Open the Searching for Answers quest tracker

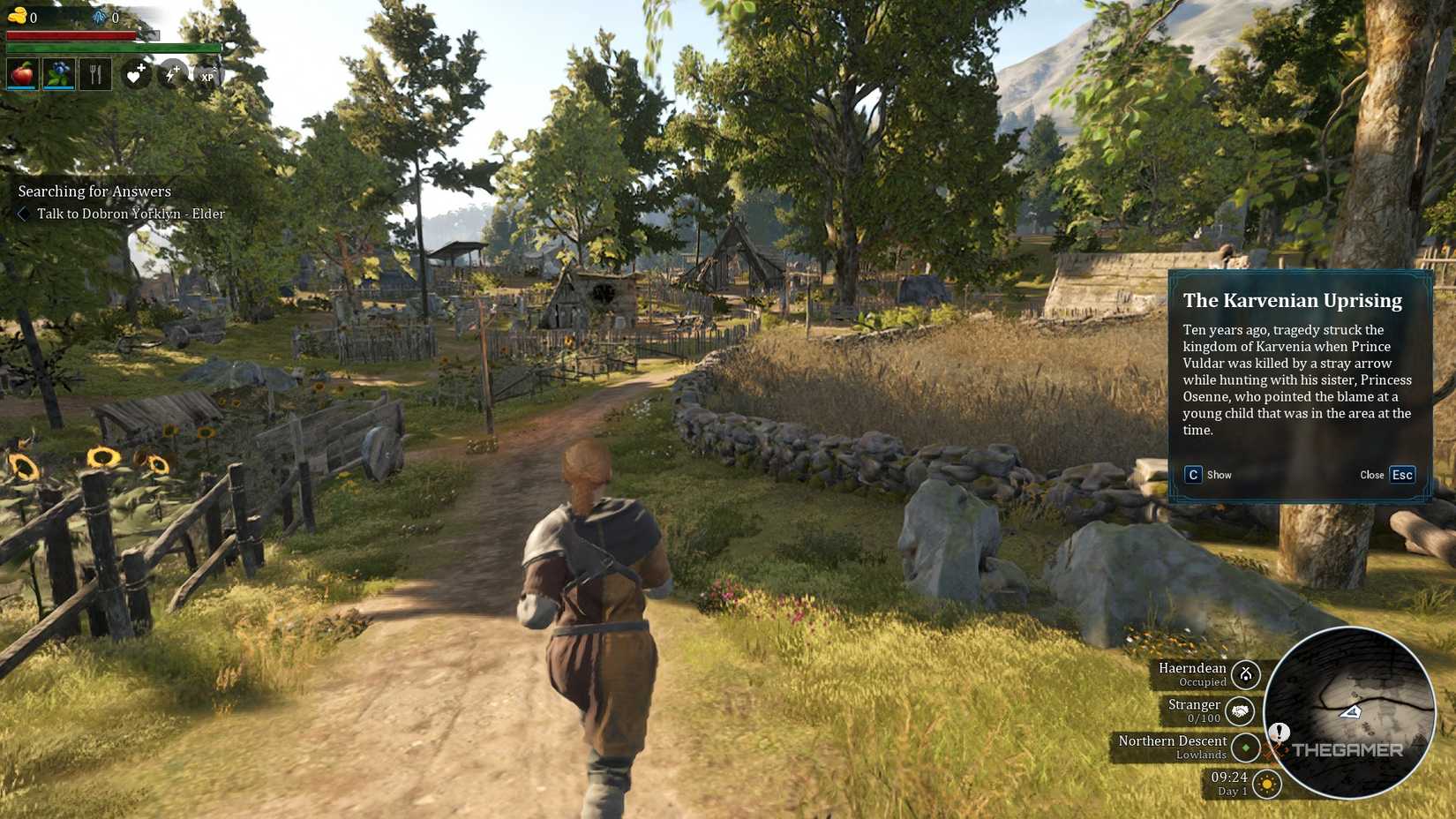(x=94, y=192)
